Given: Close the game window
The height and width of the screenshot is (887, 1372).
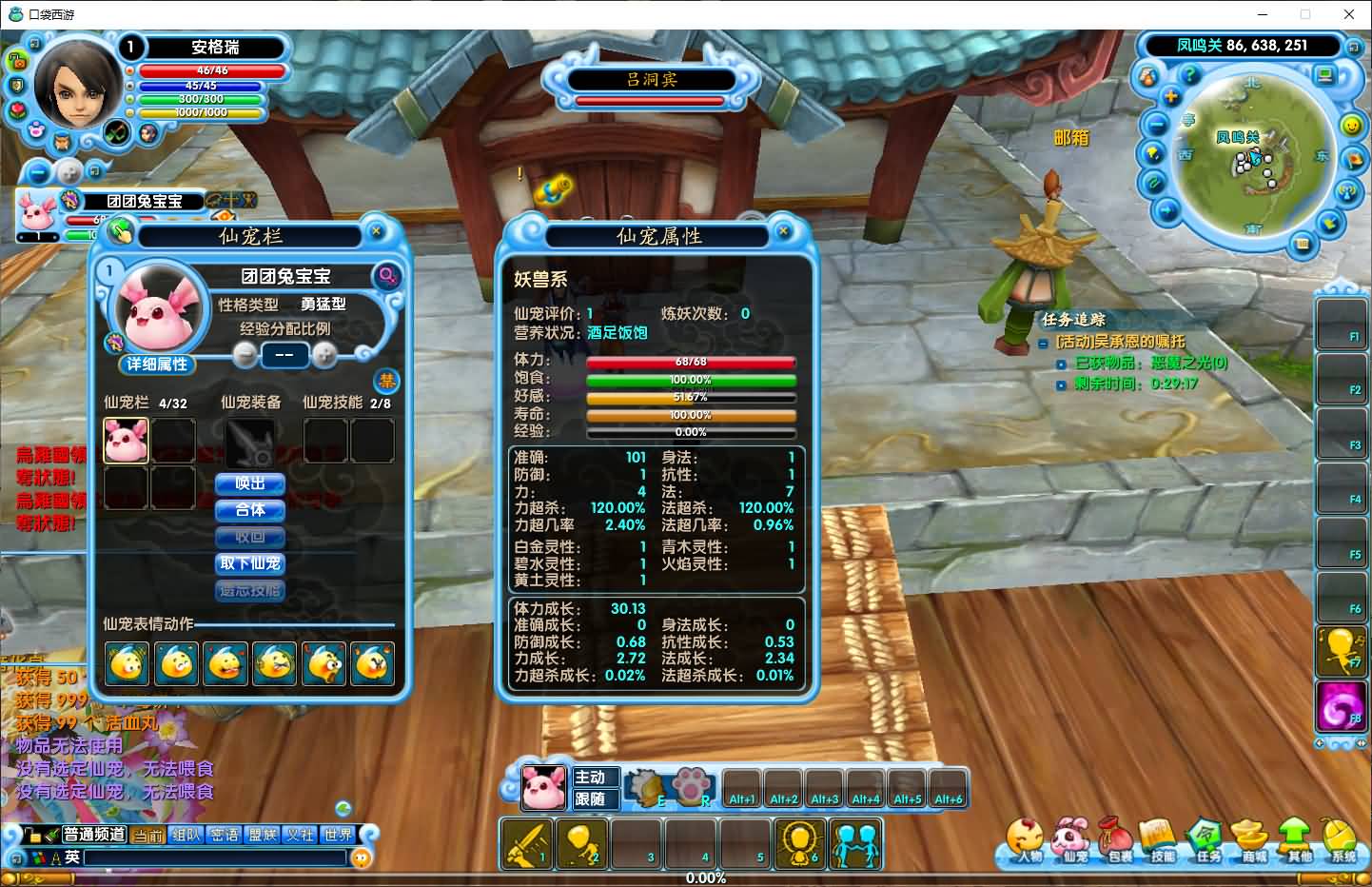Looking at the screenshot, I should tap(1348, 14).
